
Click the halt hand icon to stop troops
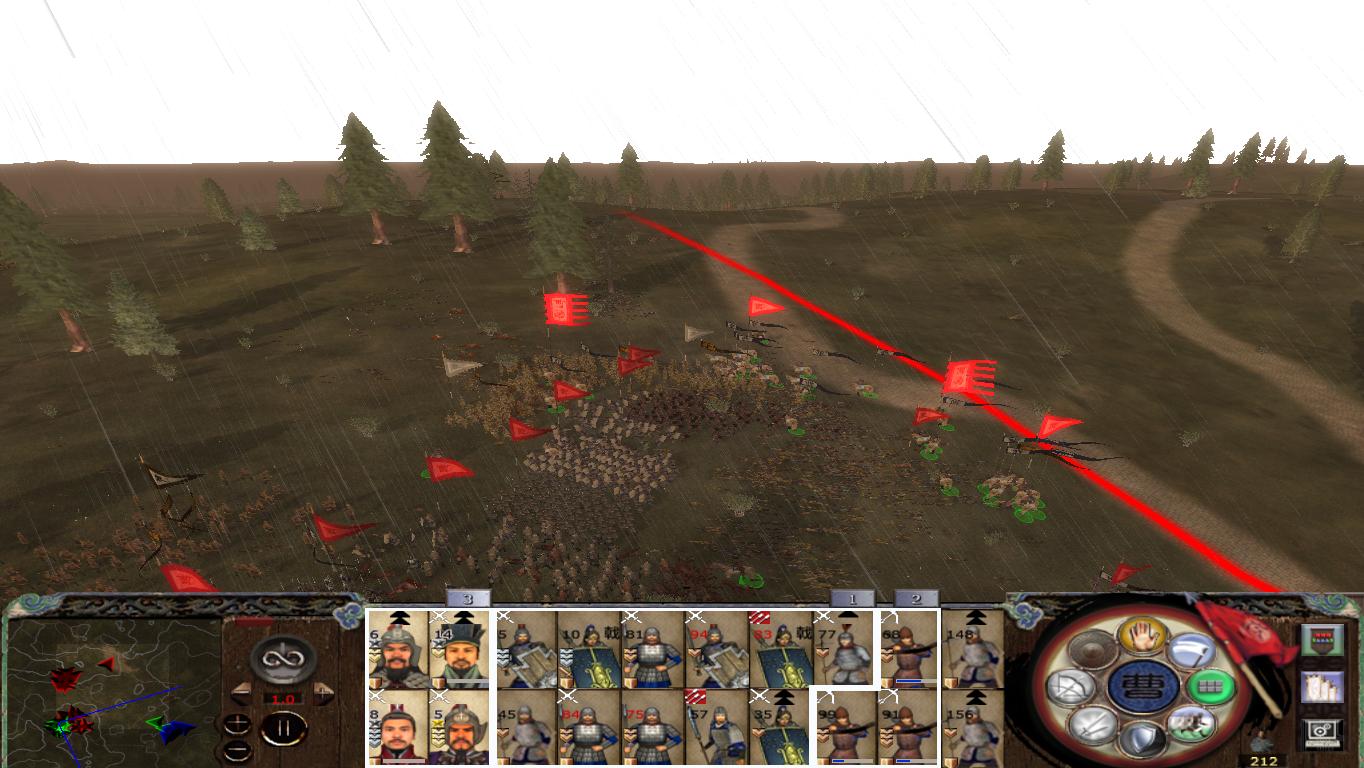pos(1141,637)
